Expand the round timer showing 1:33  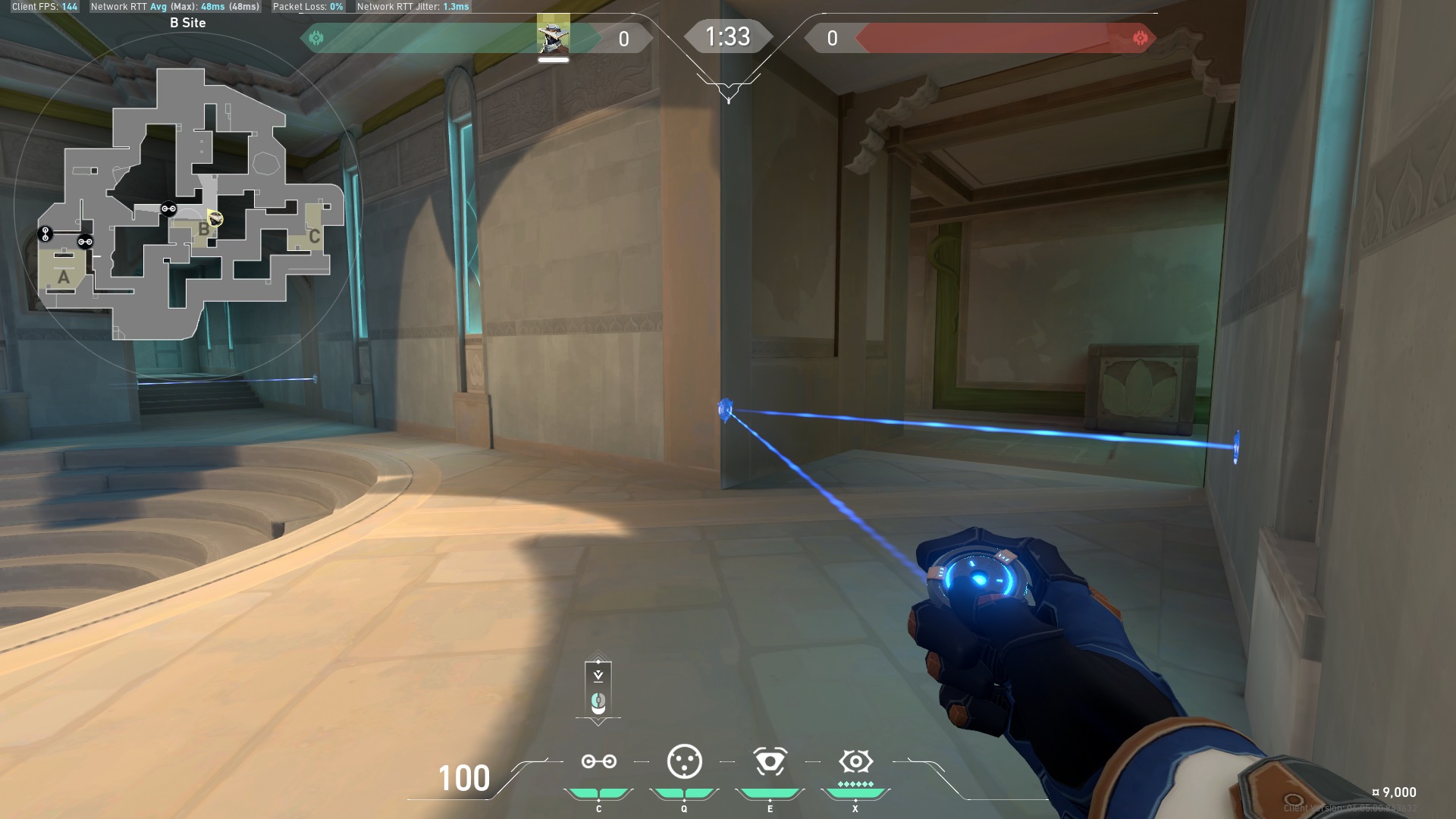click(x=727, y=36)
